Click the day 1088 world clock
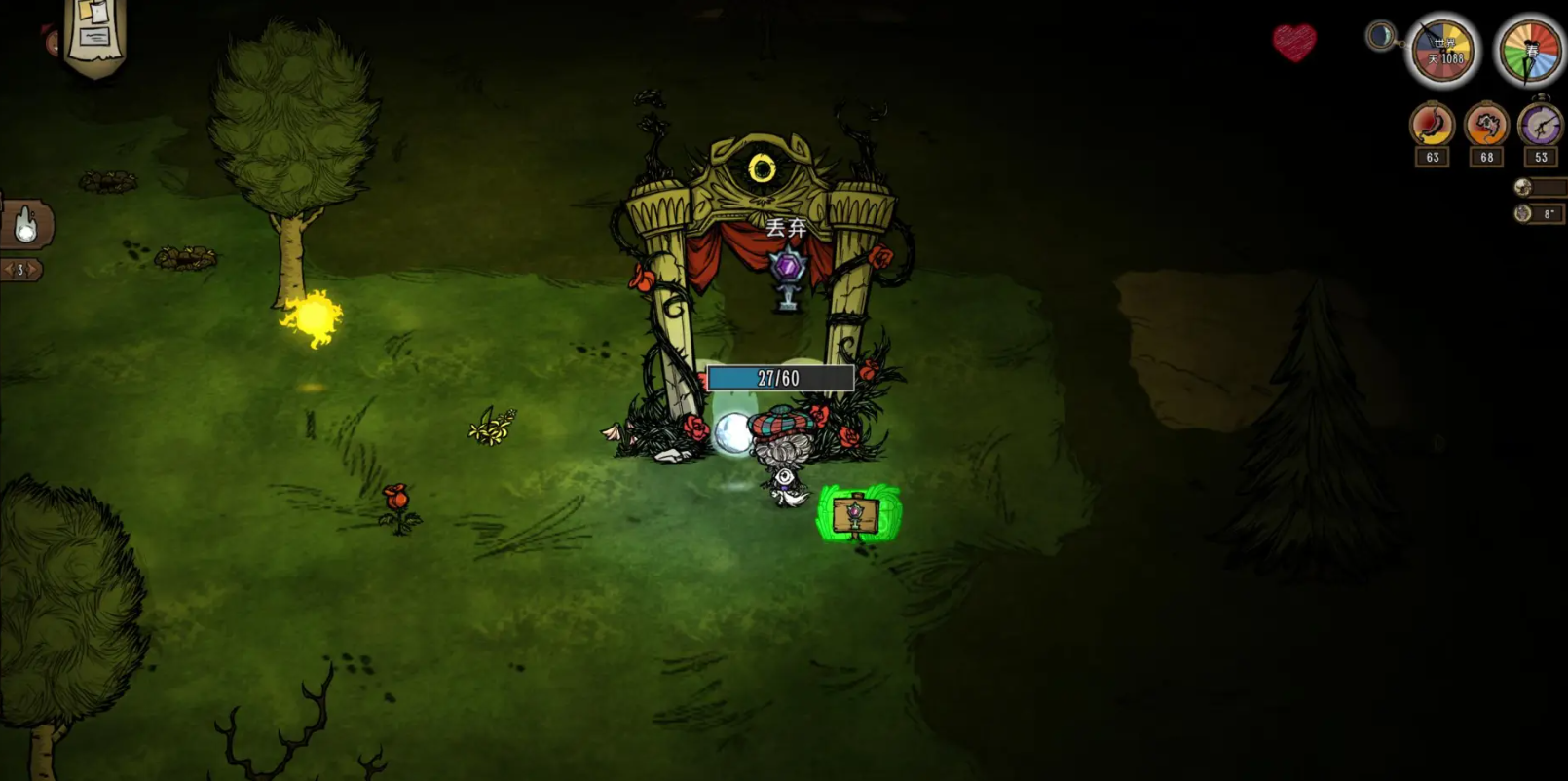Screen dimensions: 1568x781 pos(1444,51)
